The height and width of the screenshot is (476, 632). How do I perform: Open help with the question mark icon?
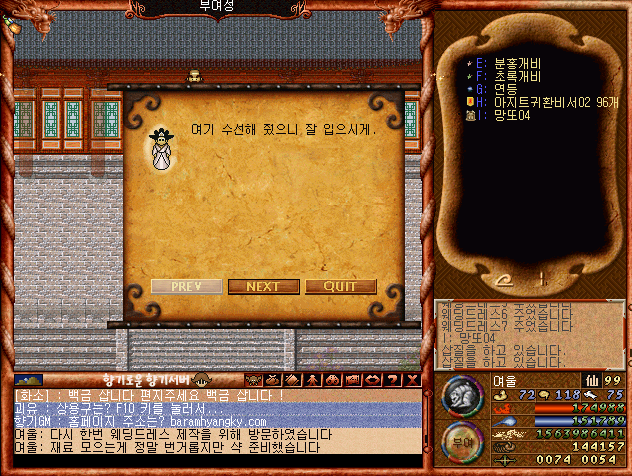coord(392,380)
